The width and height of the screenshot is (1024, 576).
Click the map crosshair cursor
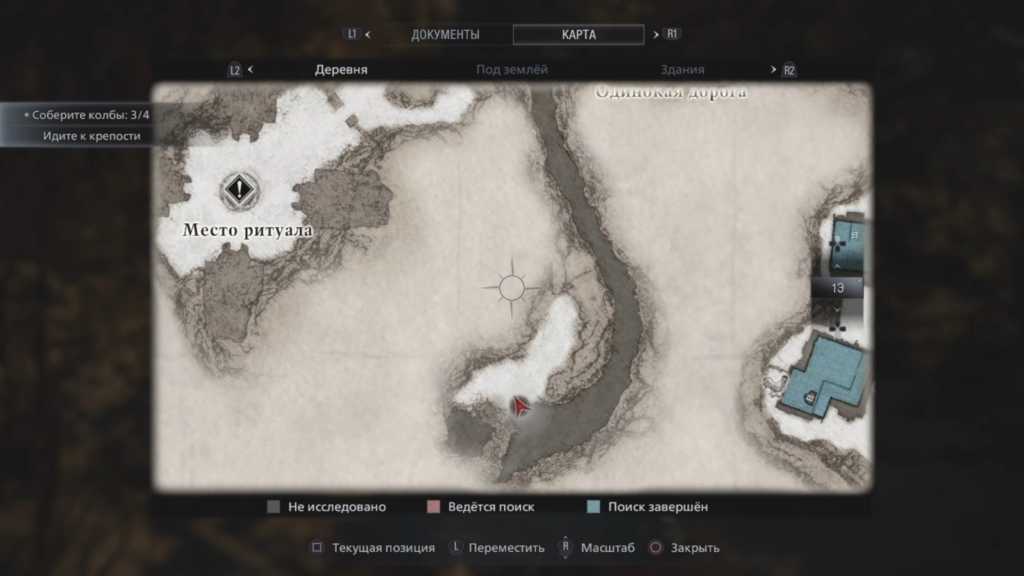(x=512, y=289)
